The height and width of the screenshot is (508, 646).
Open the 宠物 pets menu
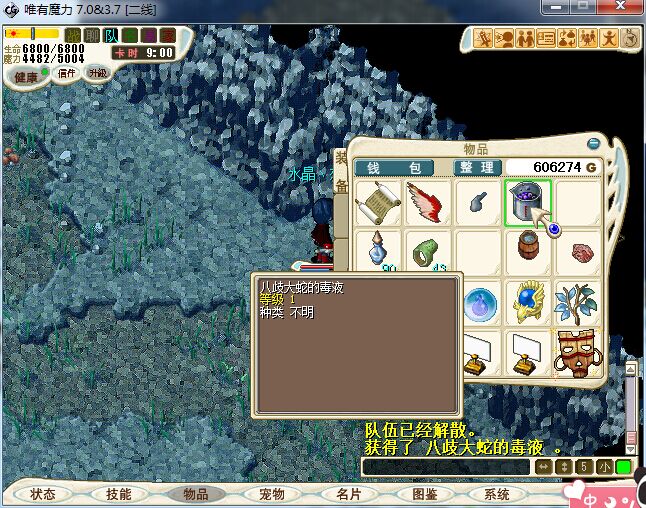coord(271,494)
